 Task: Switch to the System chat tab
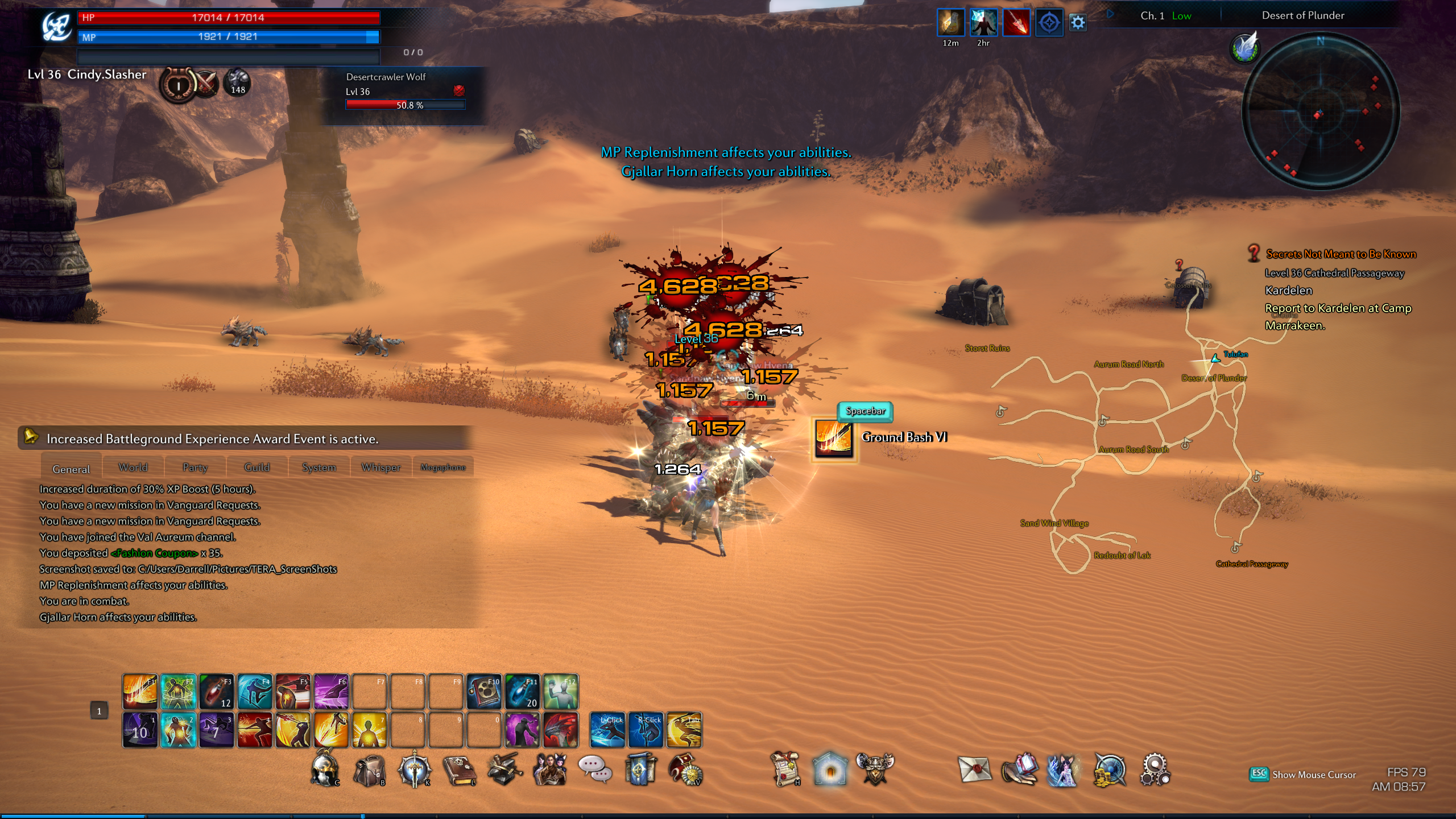click(x=318, y=468)
